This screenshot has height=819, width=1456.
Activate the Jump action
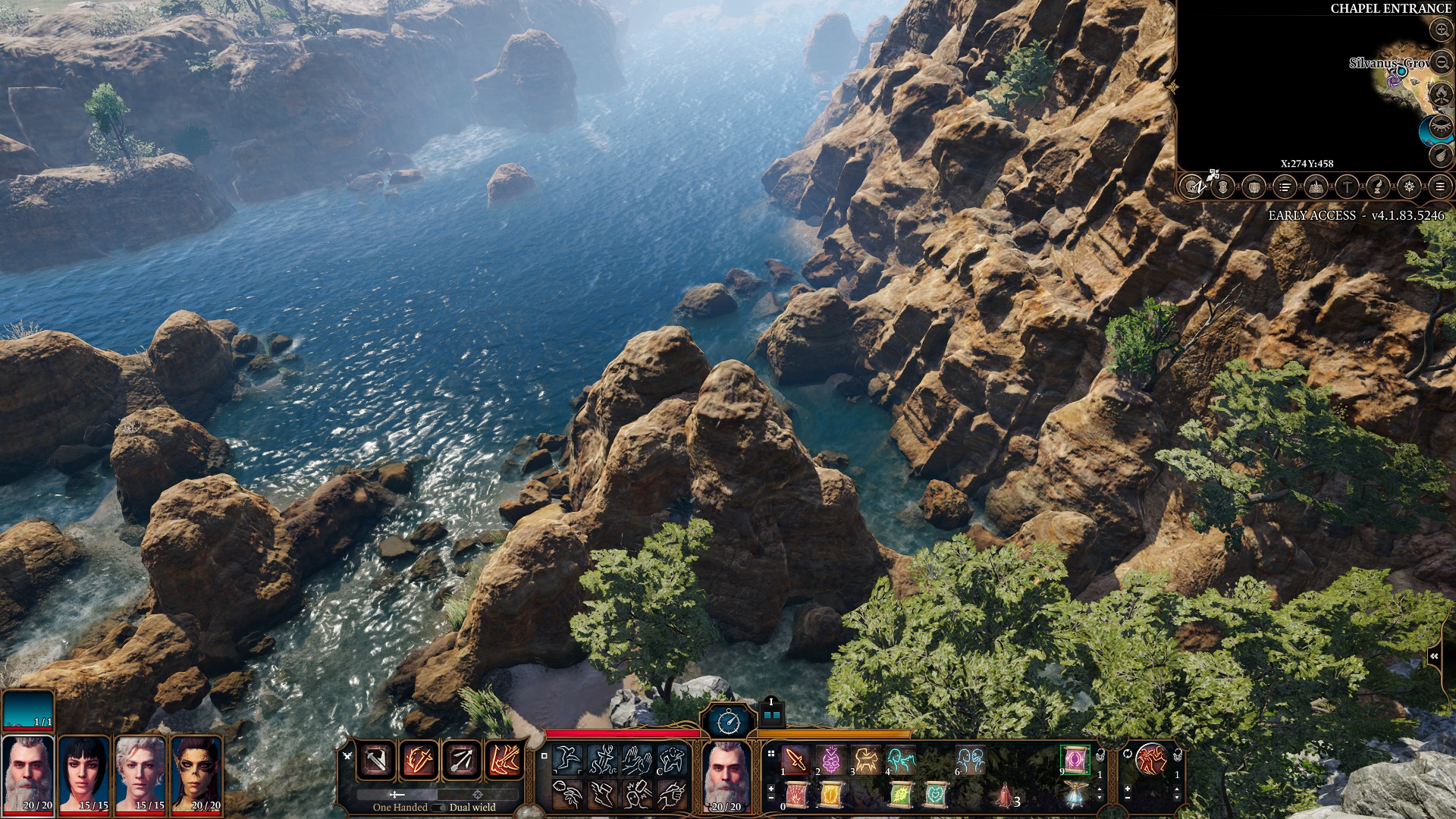[567, 759]
